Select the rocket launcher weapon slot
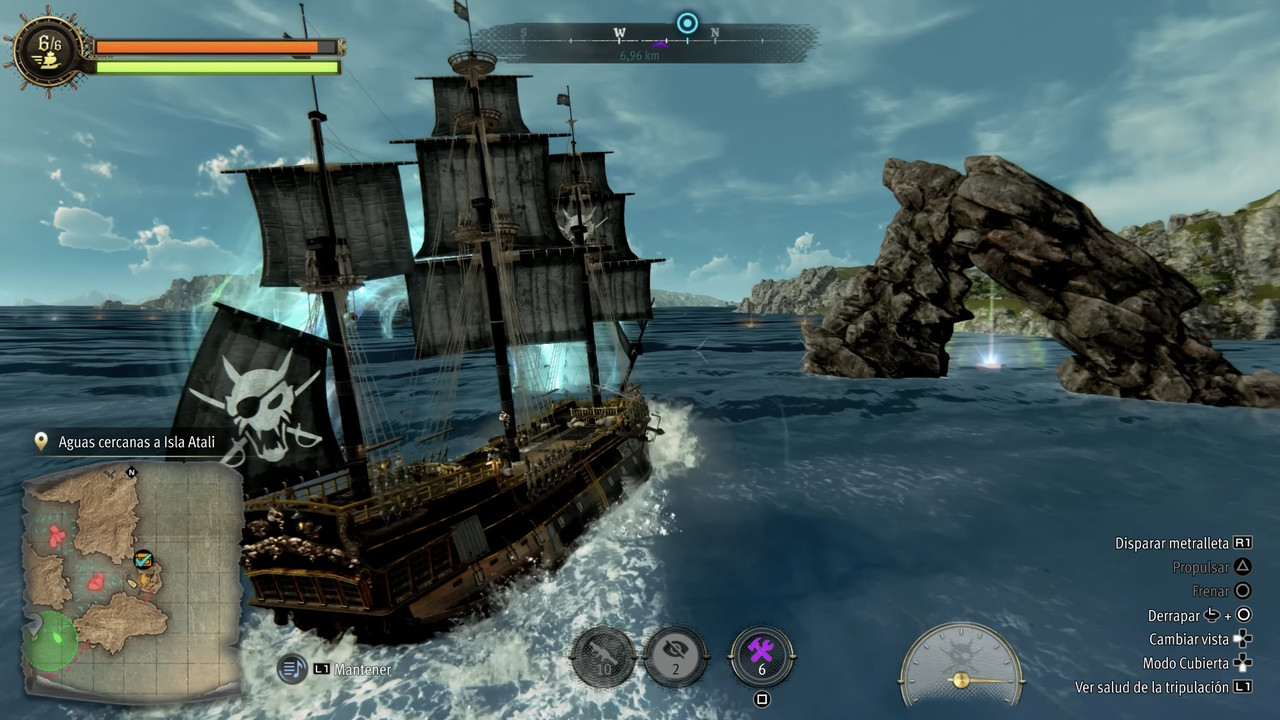1280x720 pixels. [x=603, y=657]
